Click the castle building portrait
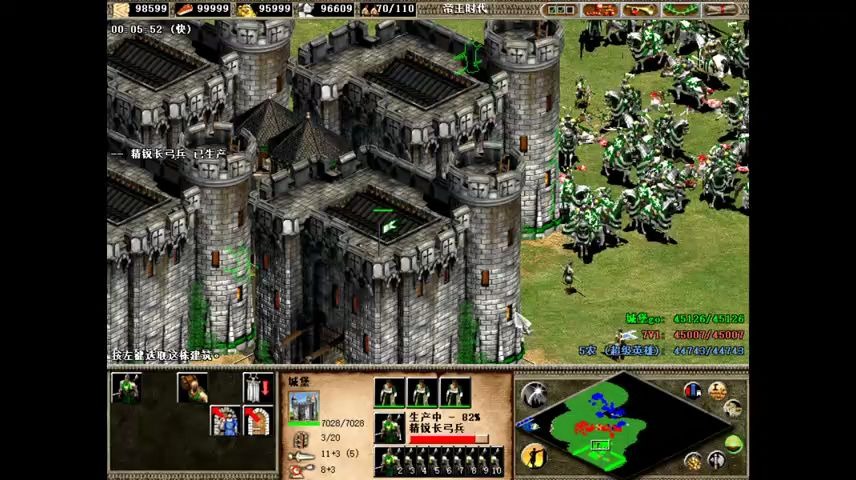Viewport: 856px width, 480px height. click(x=304, y=406)
